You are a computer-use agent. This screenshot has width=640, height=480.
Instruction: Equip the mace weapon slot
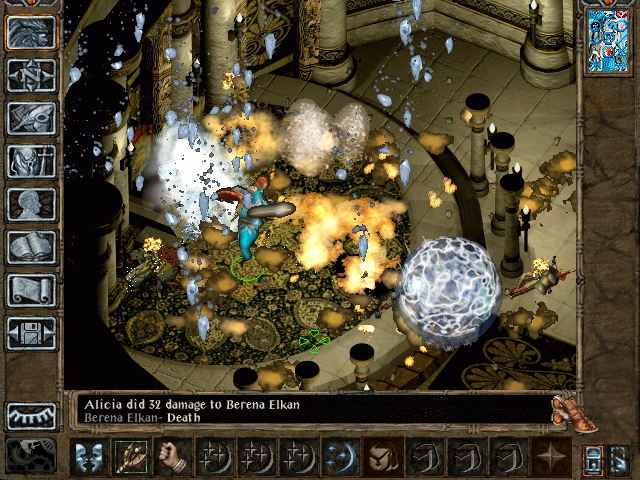point(130,457)
